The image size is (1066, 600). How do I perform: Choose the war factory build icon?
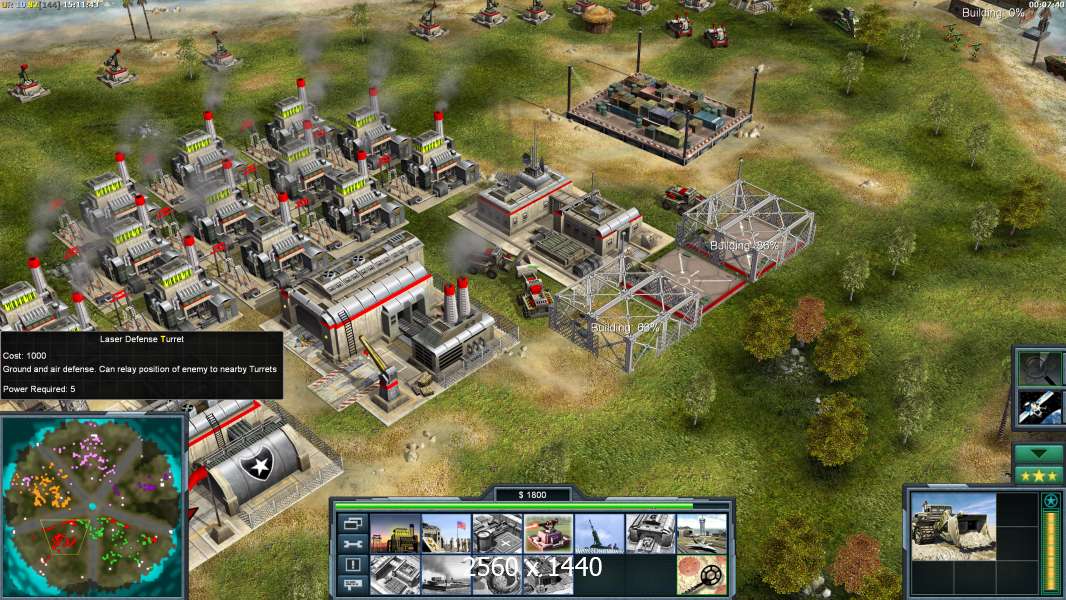coord(651,534)
